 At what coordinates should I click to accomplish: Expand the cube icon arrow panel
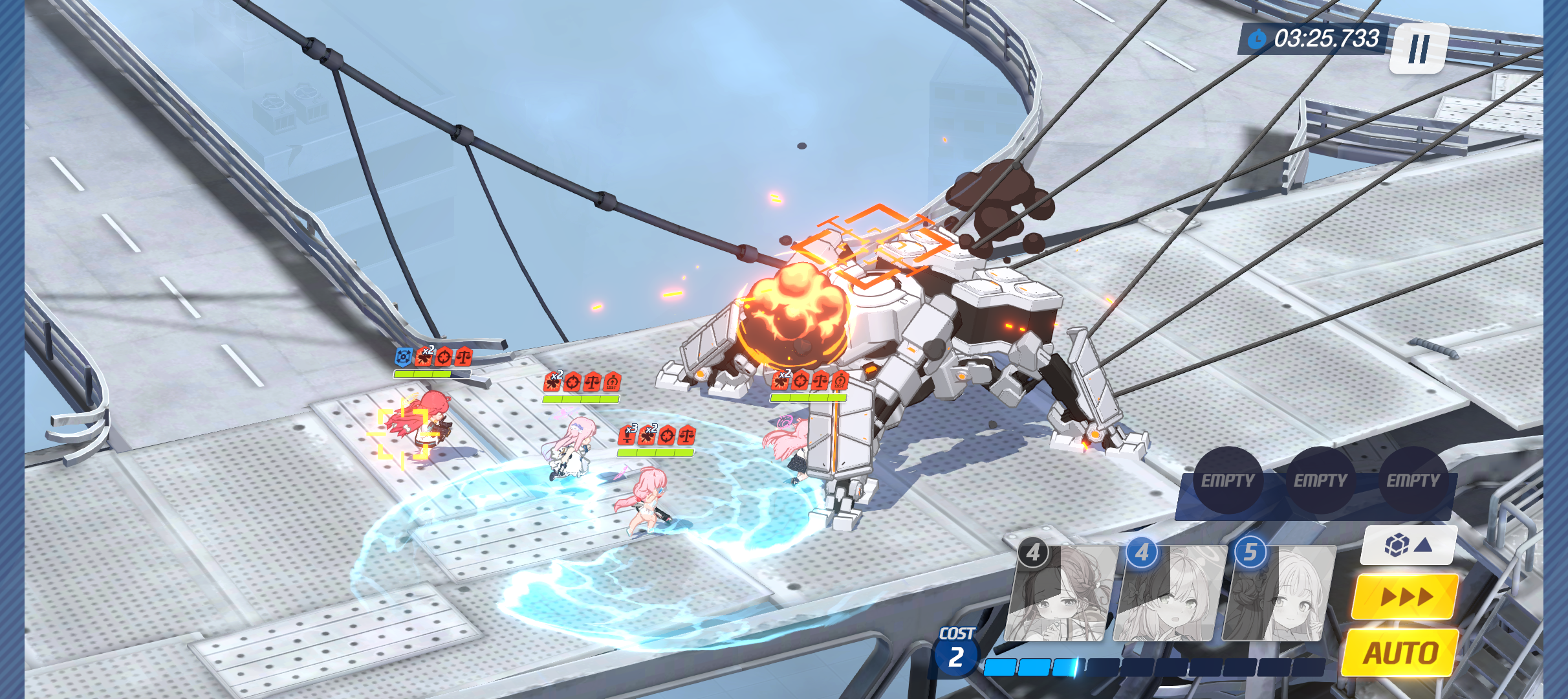pyautogui.click(x=1408, y=545)
